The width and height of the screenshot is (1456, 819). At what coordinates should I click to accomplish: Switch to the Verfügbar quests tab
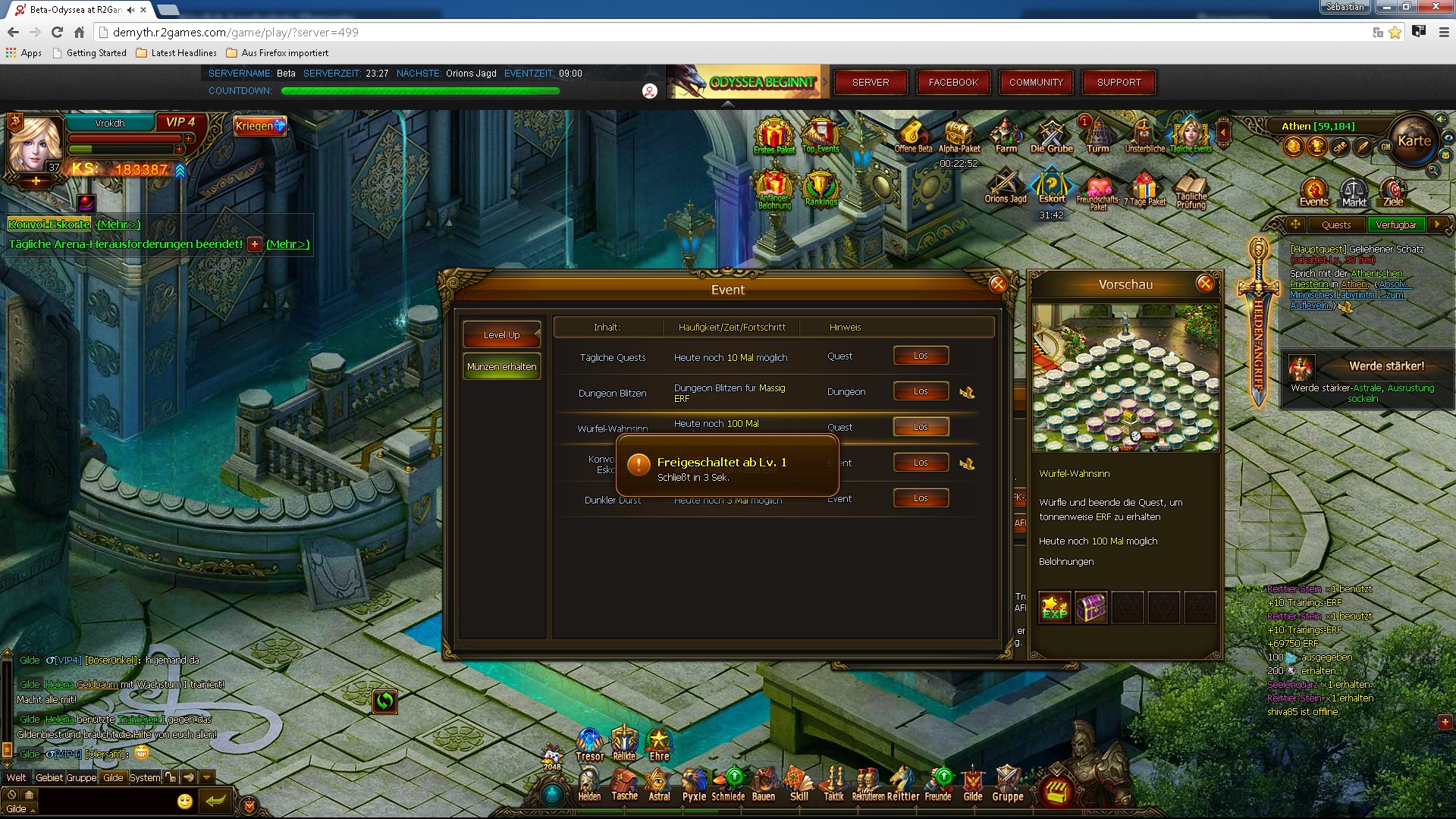coord(1395,224)
